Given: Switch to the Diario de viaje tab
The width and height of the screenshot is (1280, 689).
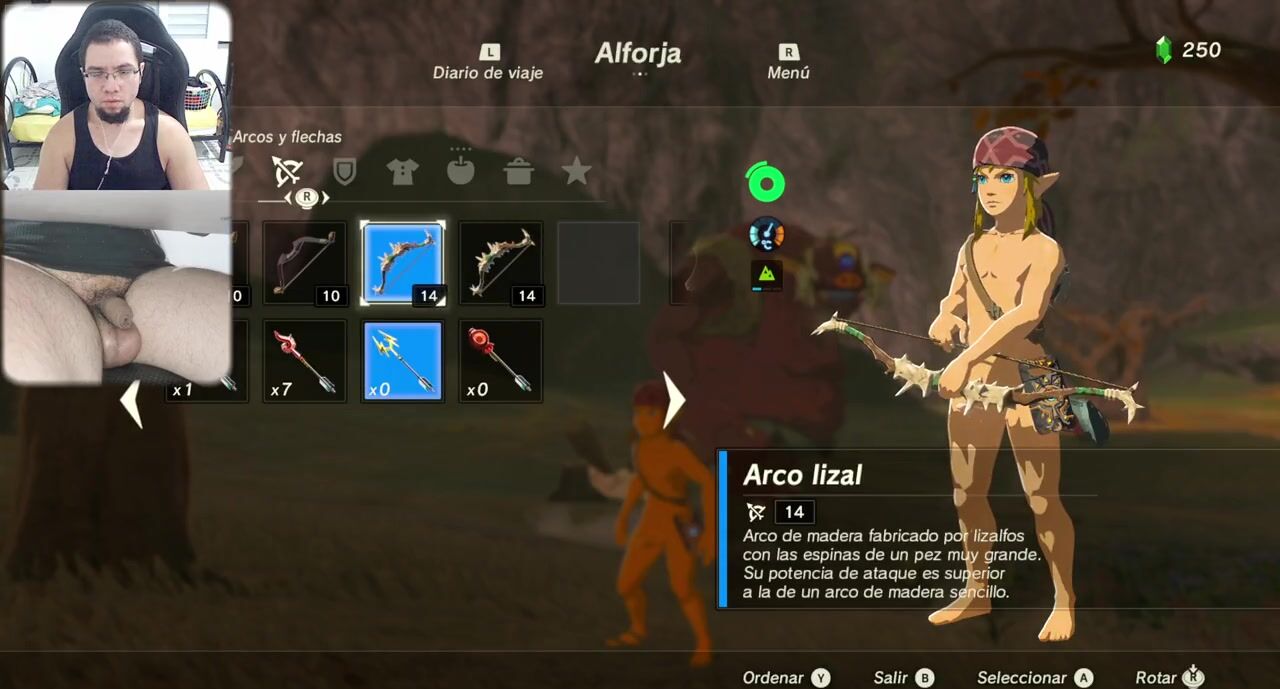Looking at the screenshot, I should pos(487,63).
